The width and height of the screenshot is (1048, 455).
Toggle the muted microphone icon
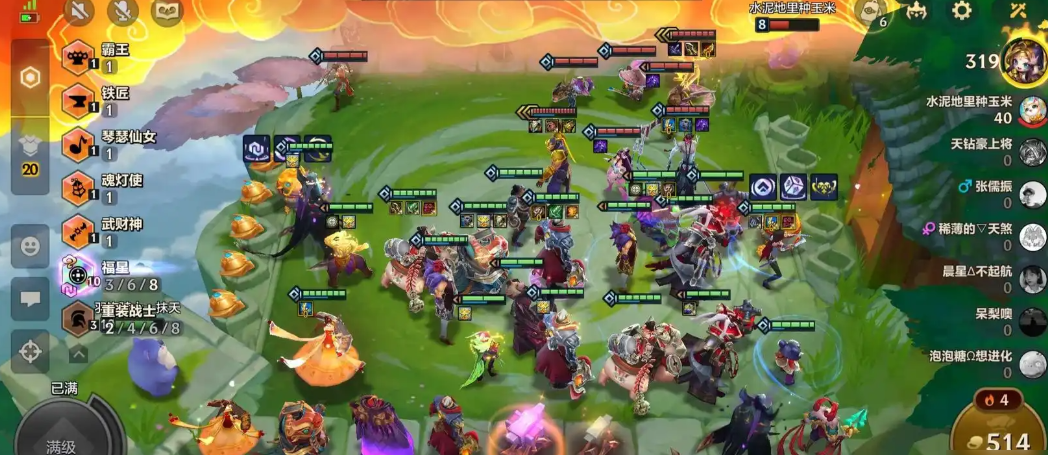point(123,11)
